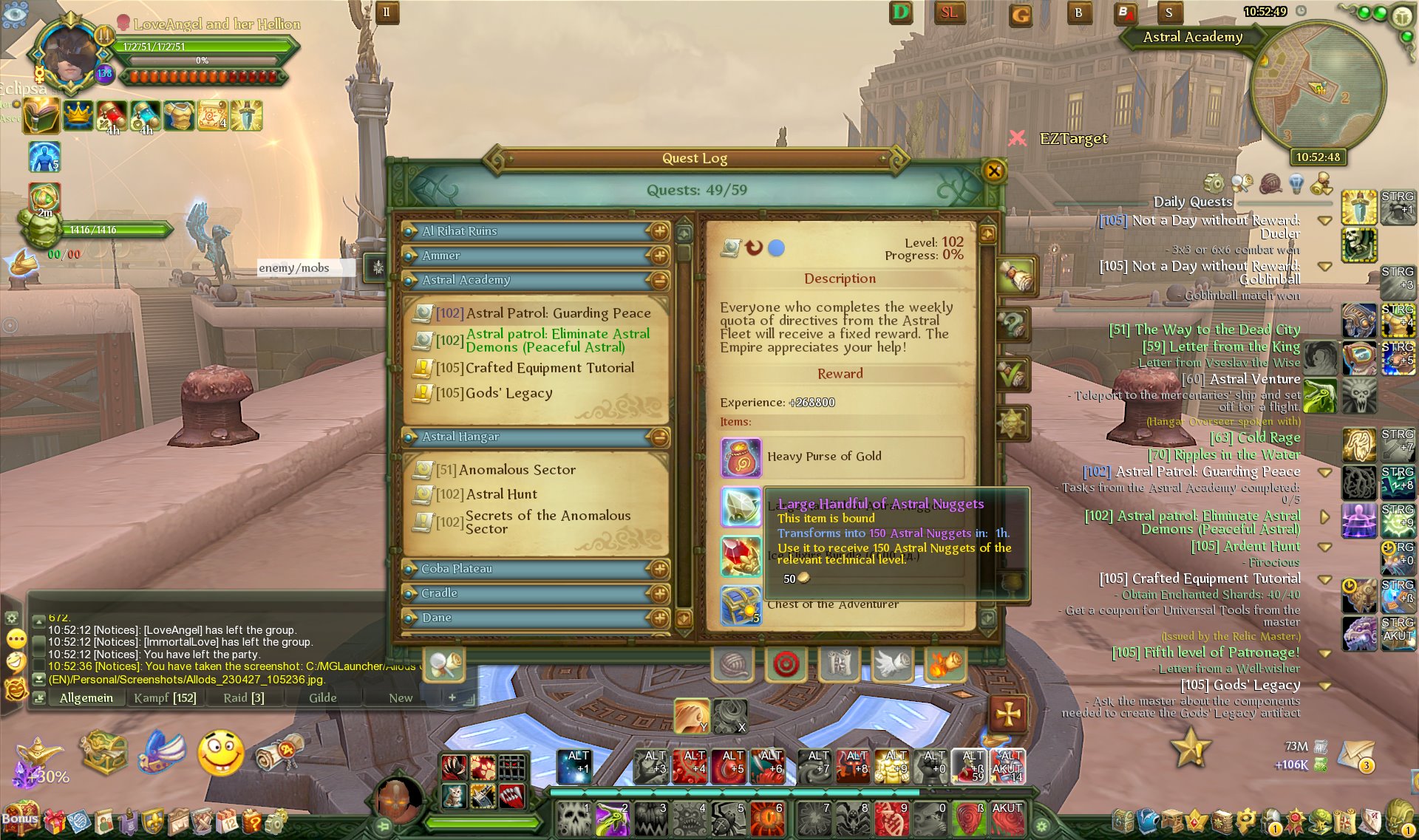
Task: Select the Crafted Equipment Tutorial quest
Action: (x=549, y=368)
